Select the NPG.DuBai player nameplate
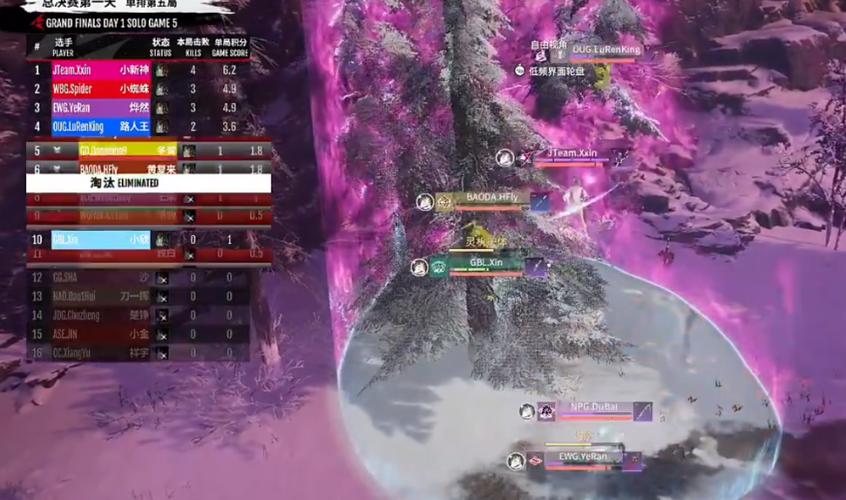Viewport: 846px width, 500px height. pos(596,408)
